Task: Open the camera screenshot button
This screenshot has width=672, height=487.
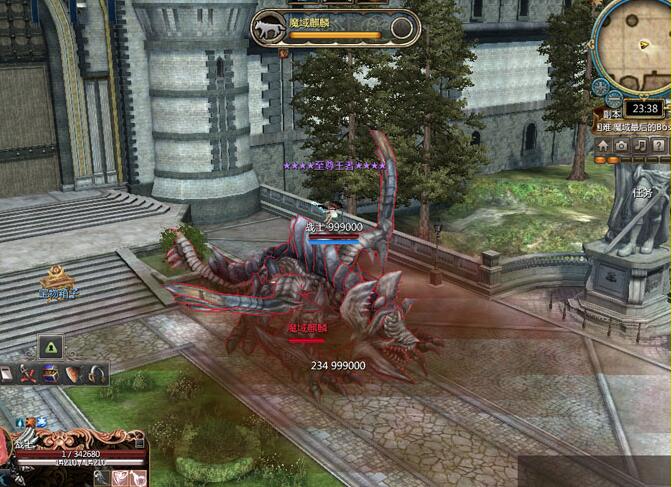Action: pos(622,146)
